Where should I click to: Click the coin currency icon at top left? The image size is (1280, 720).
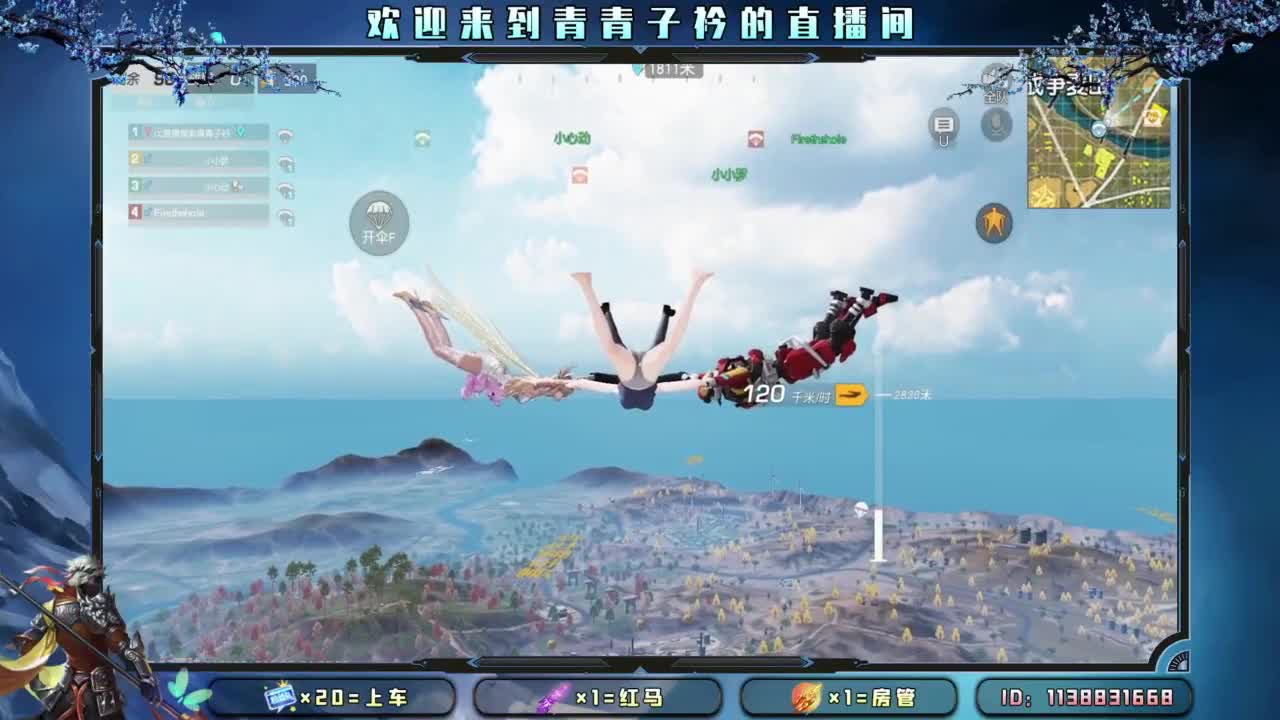pyautogui.click(x=265, y=81)
